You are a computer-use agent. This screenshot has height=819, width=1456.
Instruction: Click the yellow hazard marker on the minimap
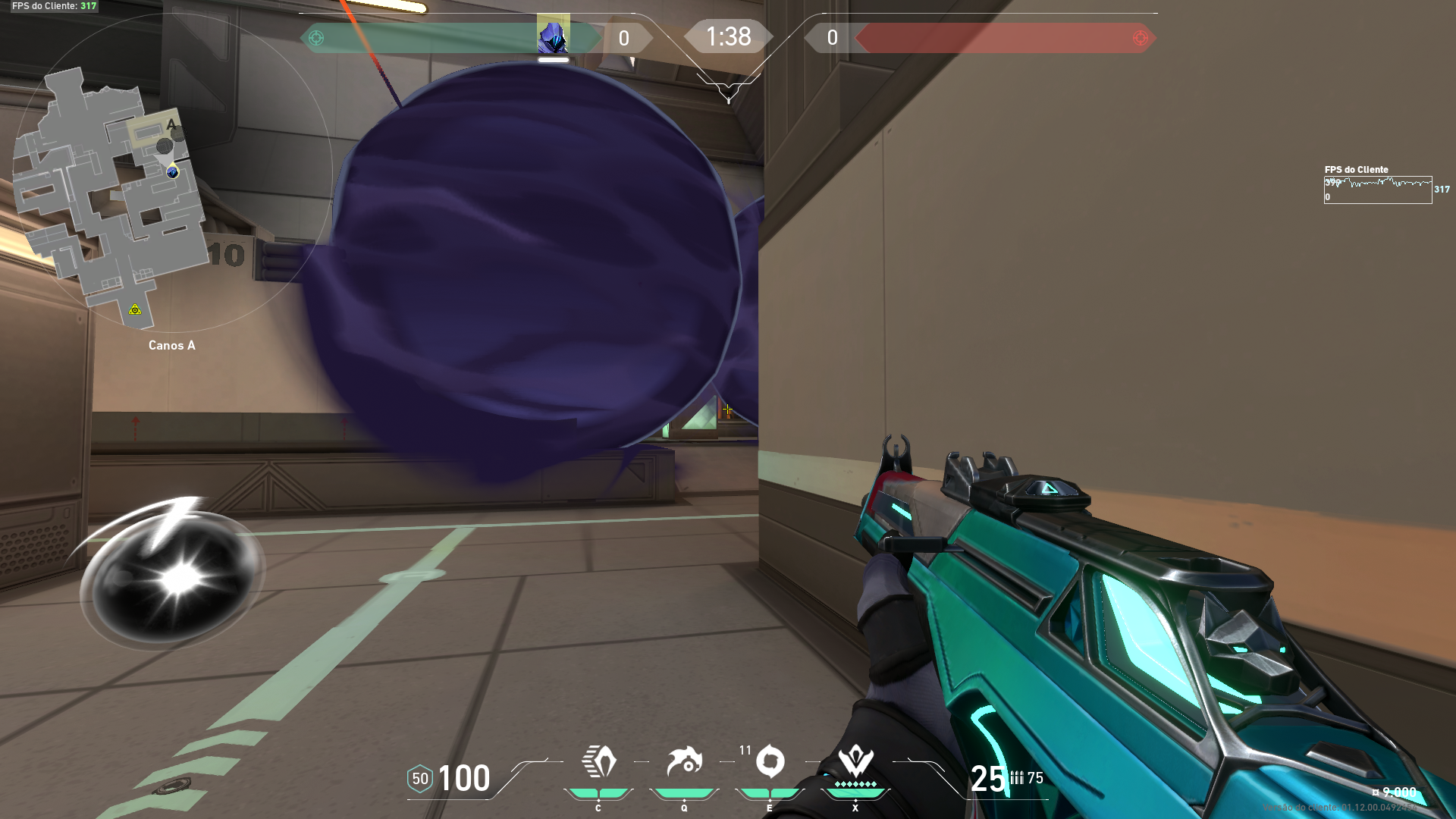pyautogui.click(x=136, y=309)
